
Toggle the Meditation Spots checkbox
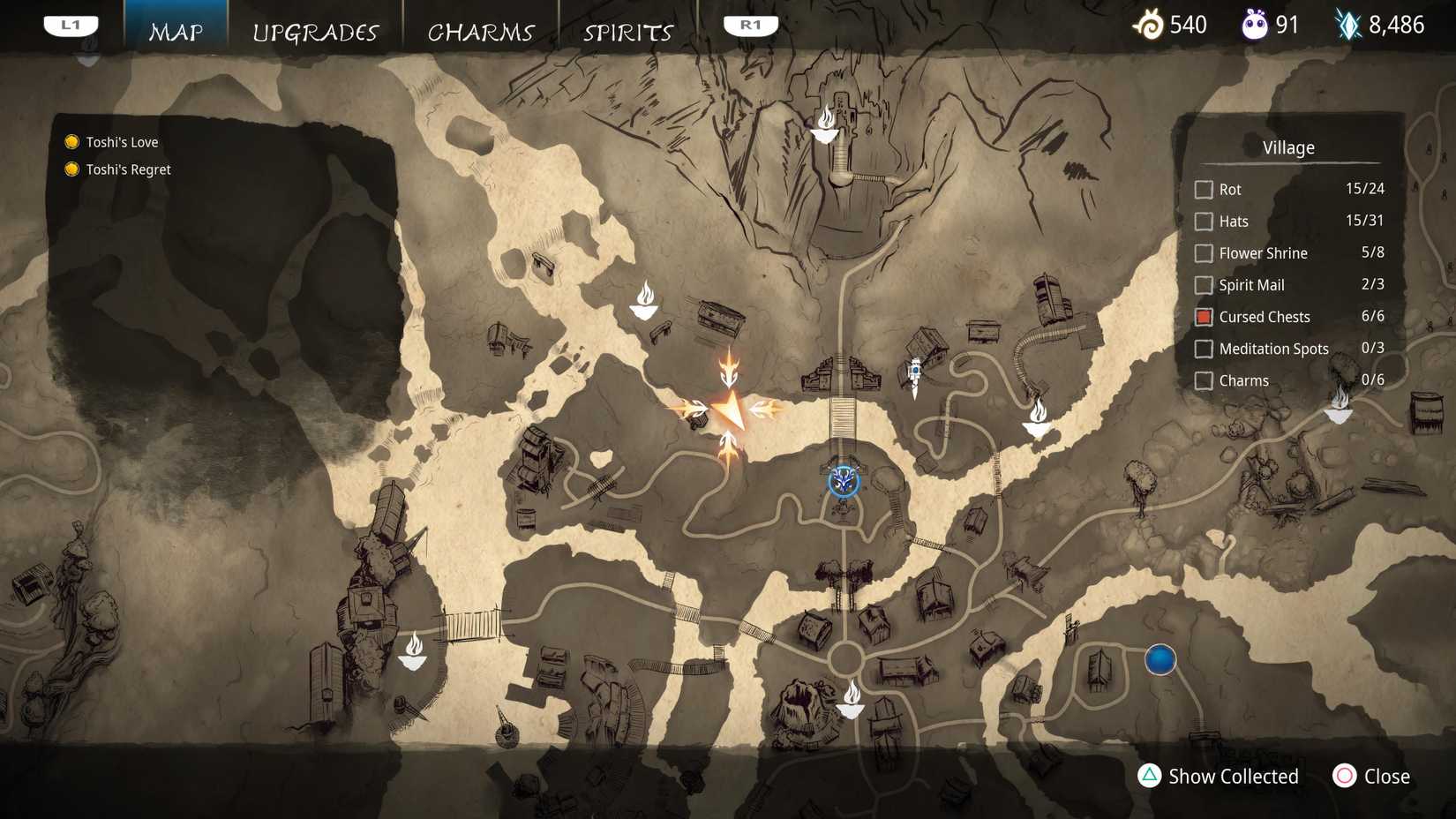[x=1204, y=349]
